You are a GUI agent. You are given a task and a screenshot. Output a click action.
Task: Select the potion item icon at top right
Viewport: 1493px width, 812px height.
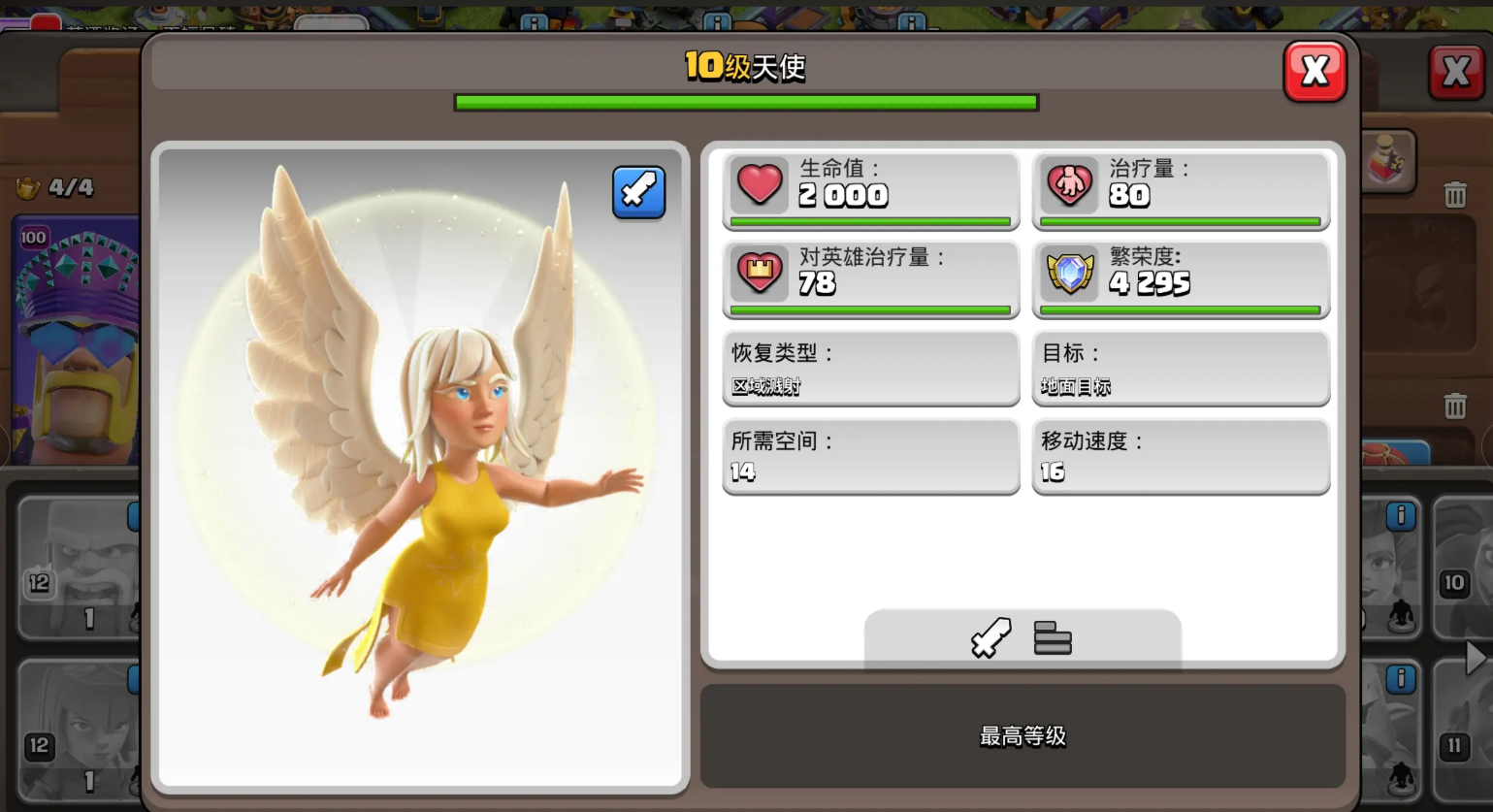point(1385,163)
